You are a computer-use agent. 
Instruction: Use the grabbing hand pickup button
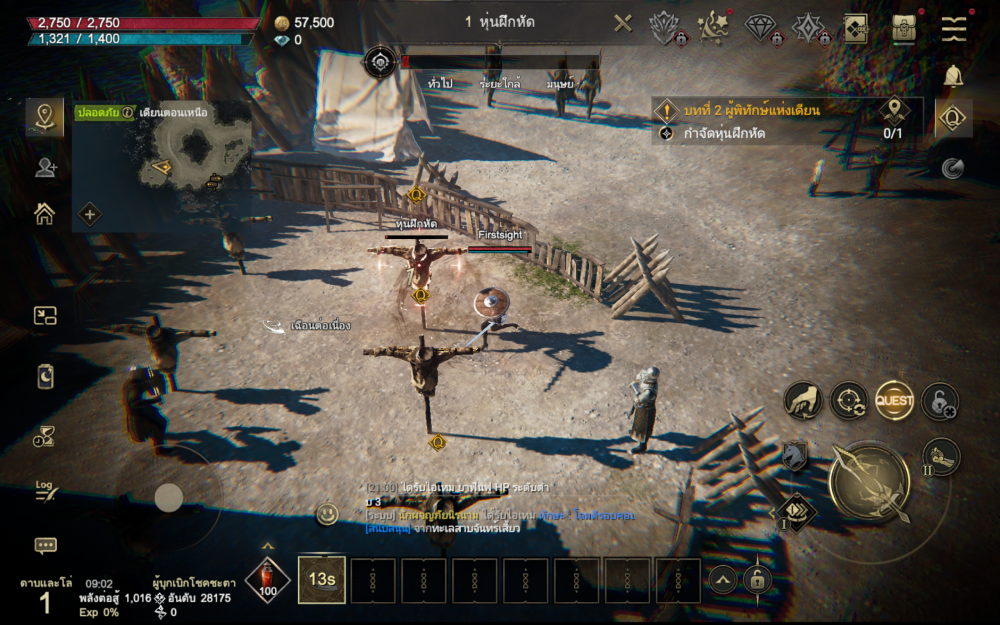point(803,400)
